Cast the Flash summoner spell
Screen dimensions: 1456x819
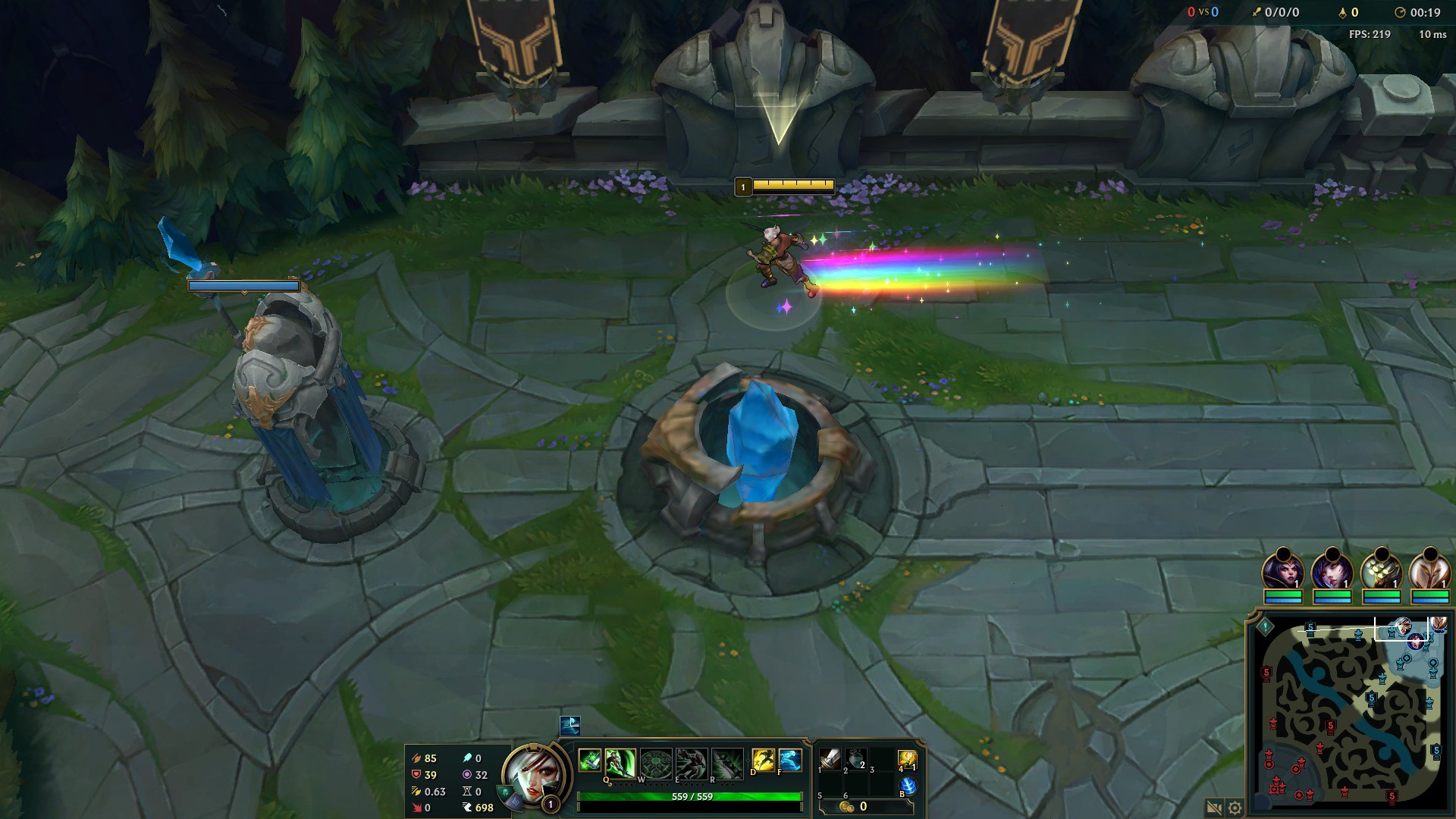pos(763,760)
